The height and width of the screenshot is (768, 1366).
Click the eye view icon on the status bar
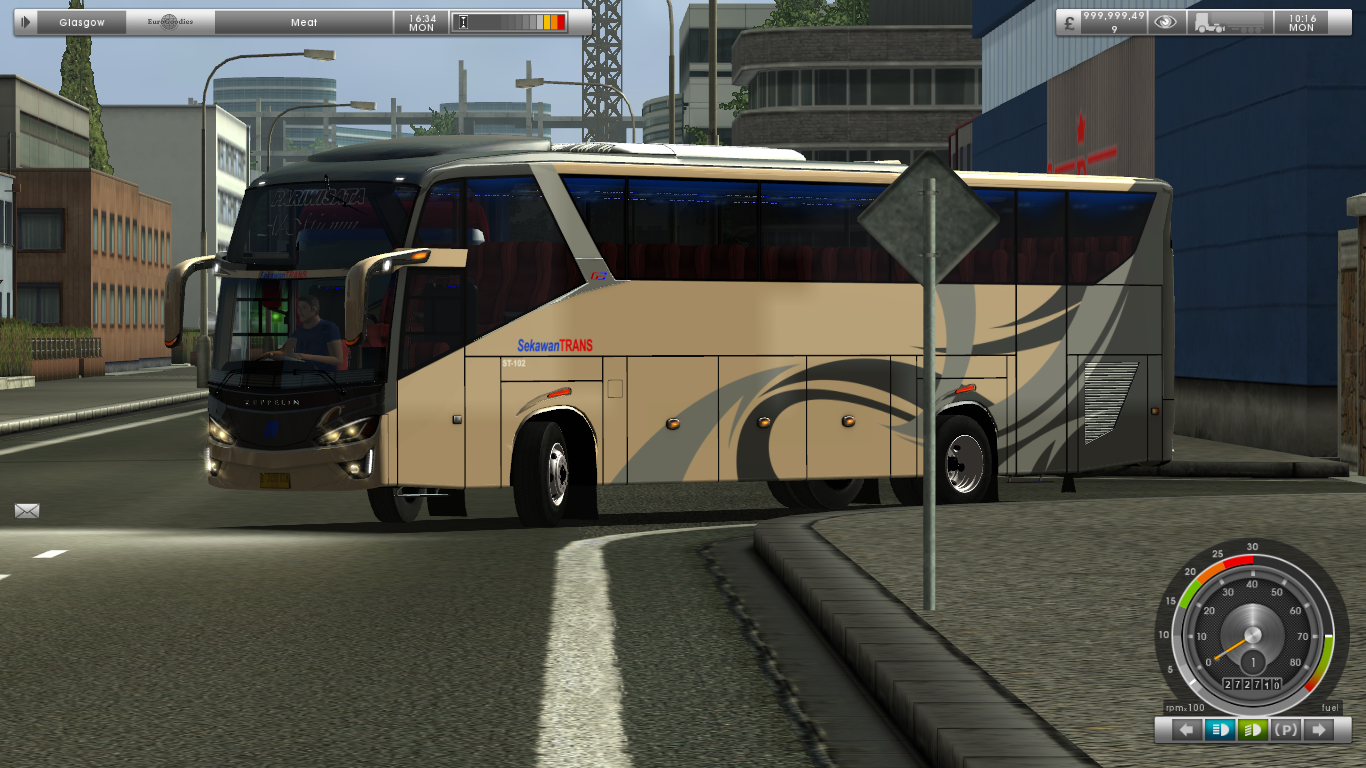point(1163,21)
